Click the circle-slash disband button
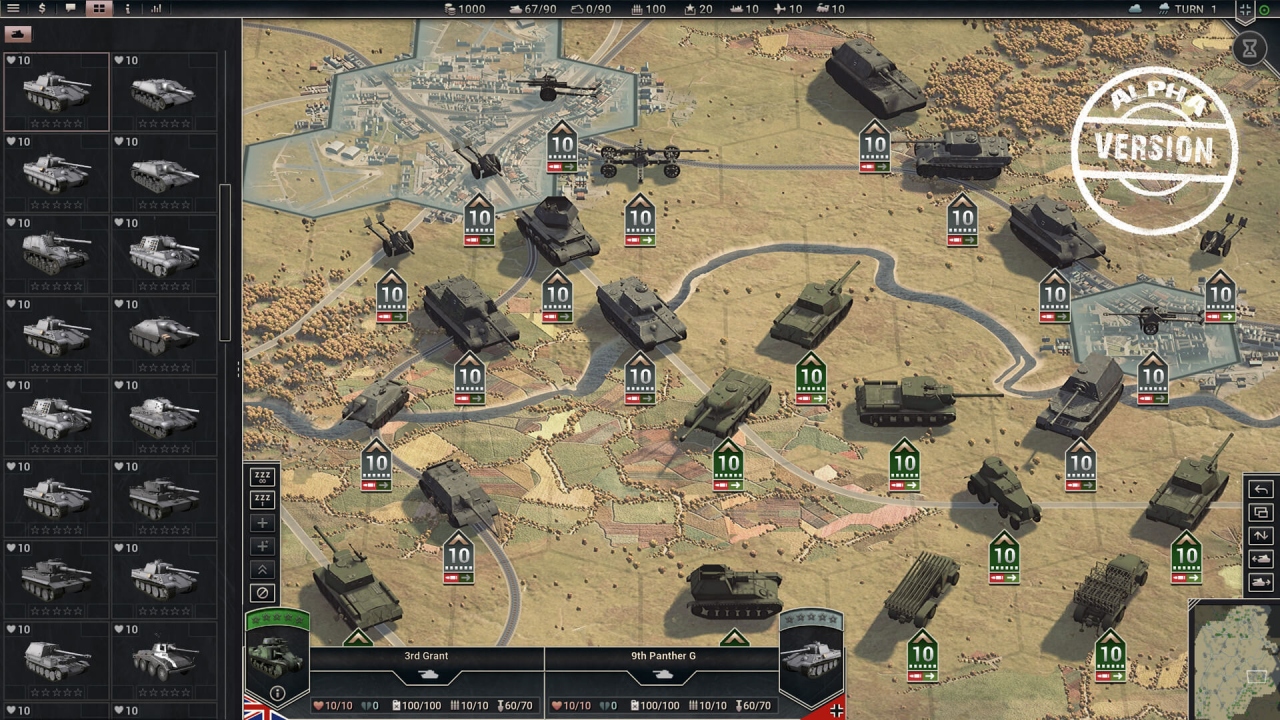Viewport: 1280px width, 720px height. click(x=262, y=592)
